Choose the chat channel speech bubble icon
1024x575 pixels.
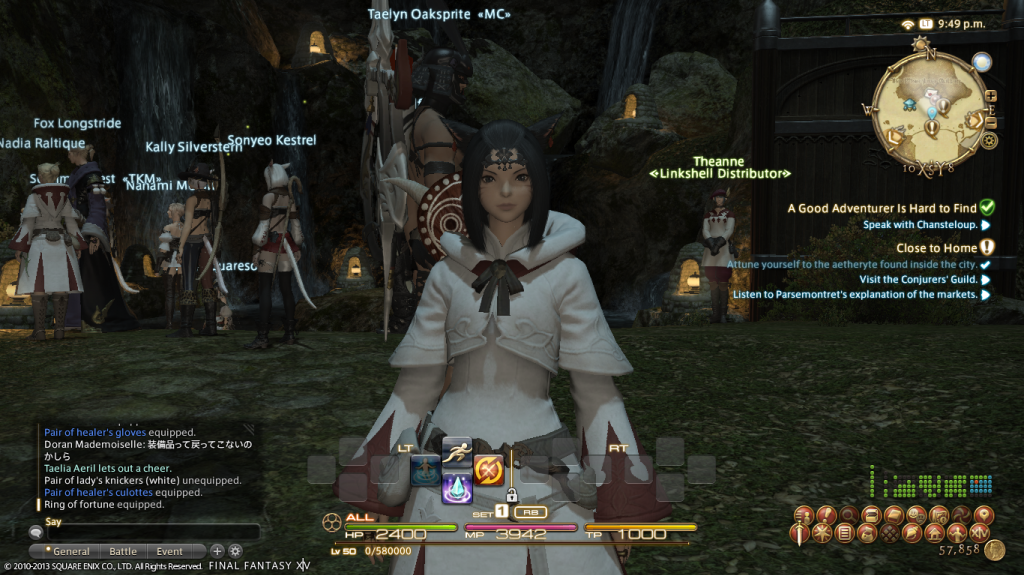tap(35, 533)
